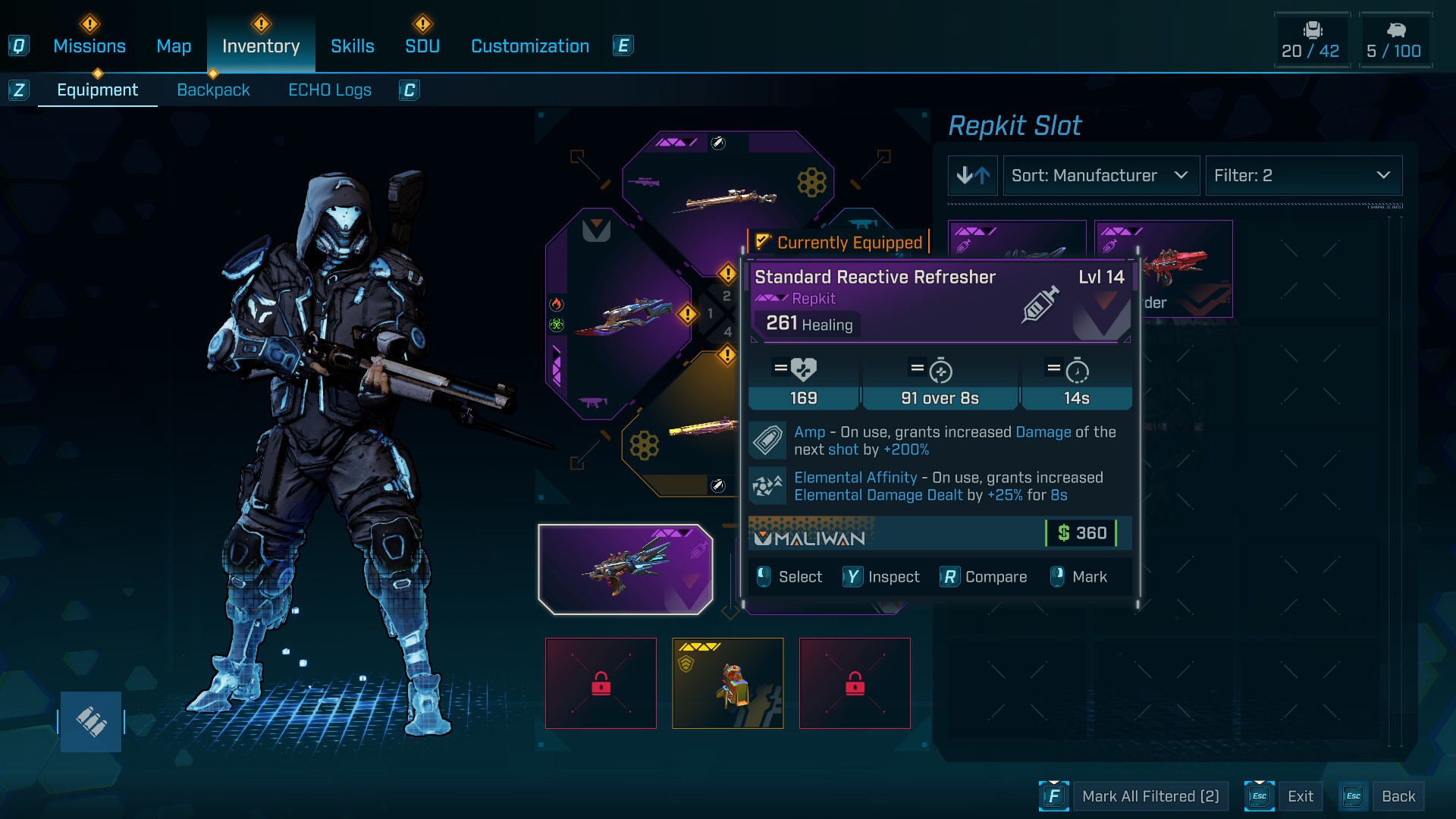
Task: Select the equipped repkit slot with checkmark
Action: 625,569
